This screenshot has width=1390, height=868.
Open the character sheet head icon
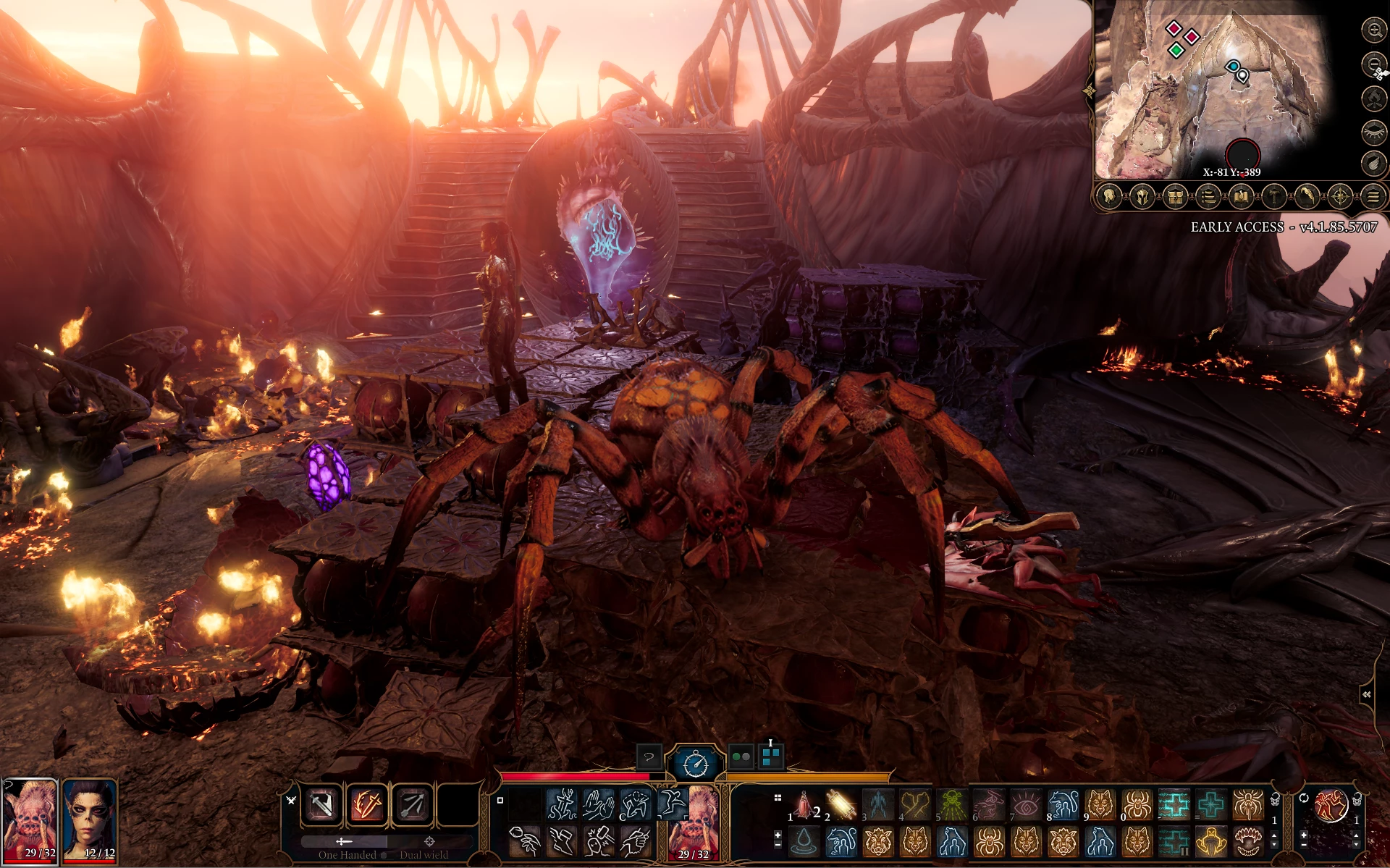1109,196
